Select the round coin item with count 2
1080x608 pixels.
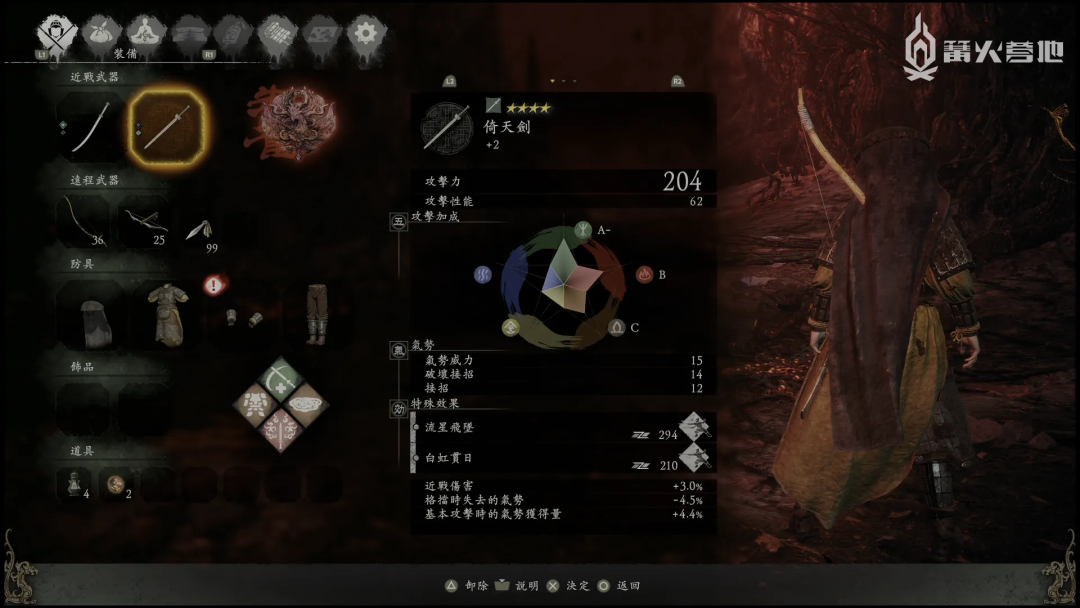click(117, 485)
